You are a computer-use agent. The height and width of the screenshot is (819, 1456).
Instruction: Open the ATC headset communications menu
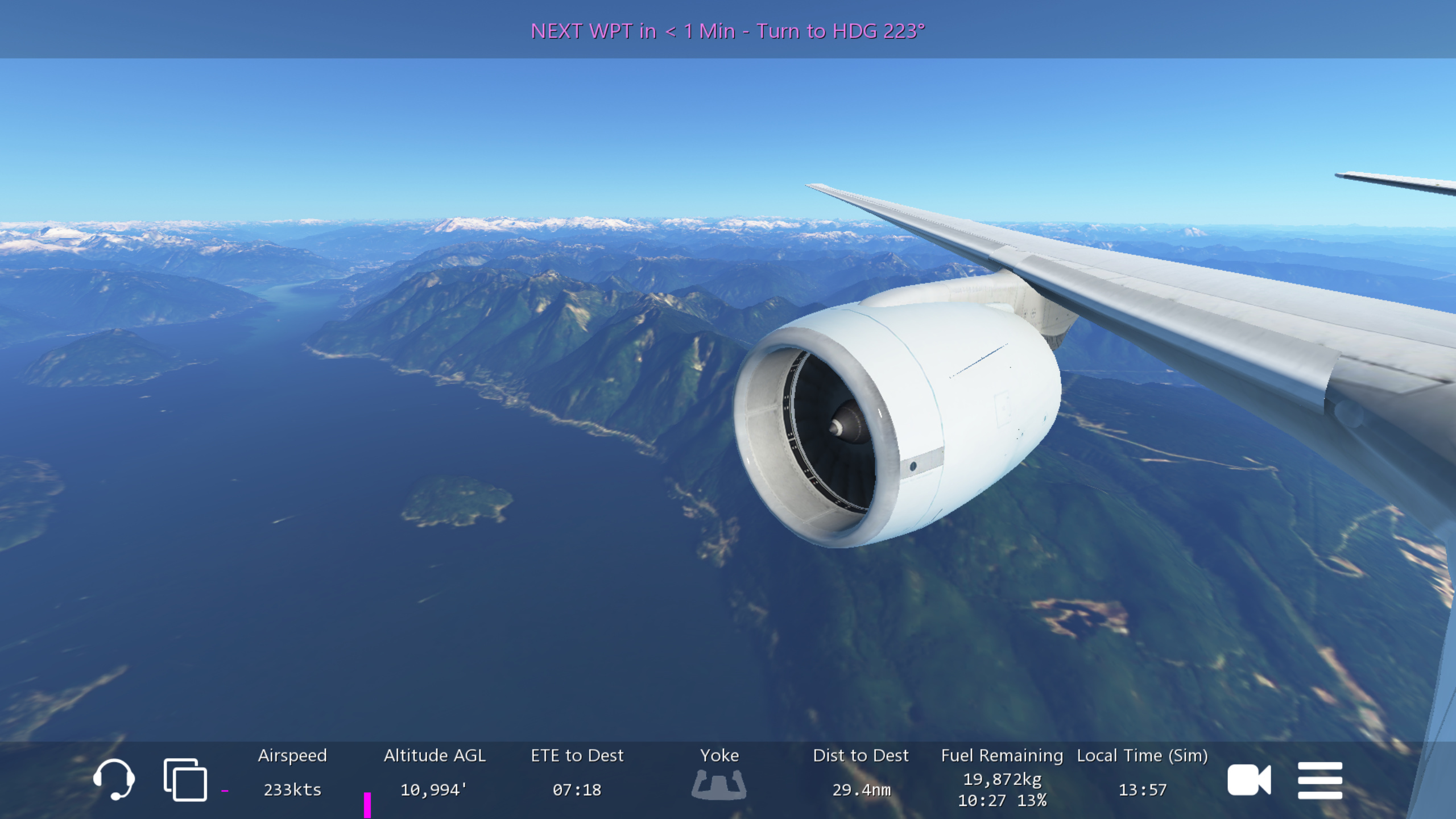[114, 779]
